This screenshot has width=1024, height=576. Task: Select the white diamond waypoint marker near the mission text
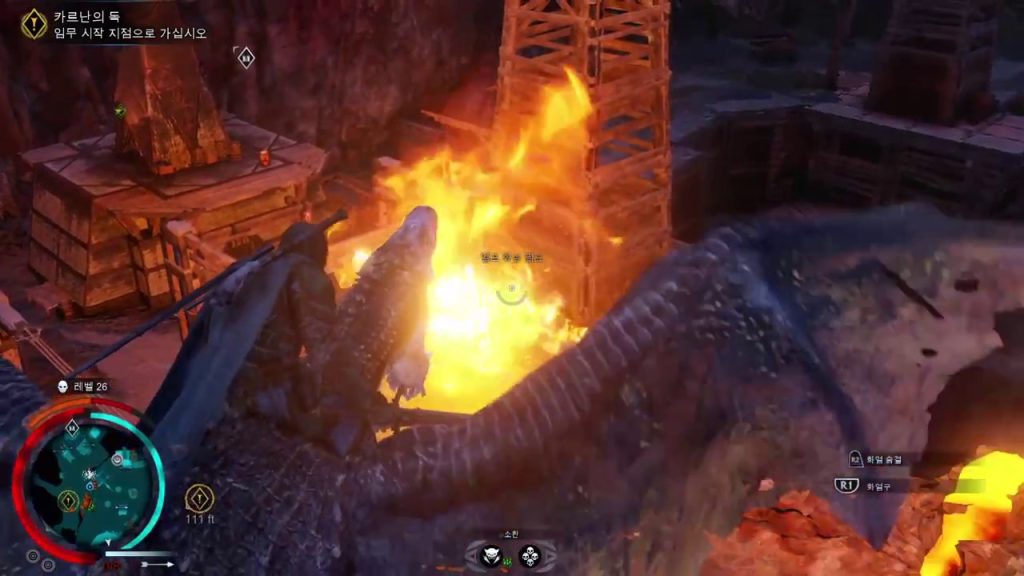[x=245, y=57]
